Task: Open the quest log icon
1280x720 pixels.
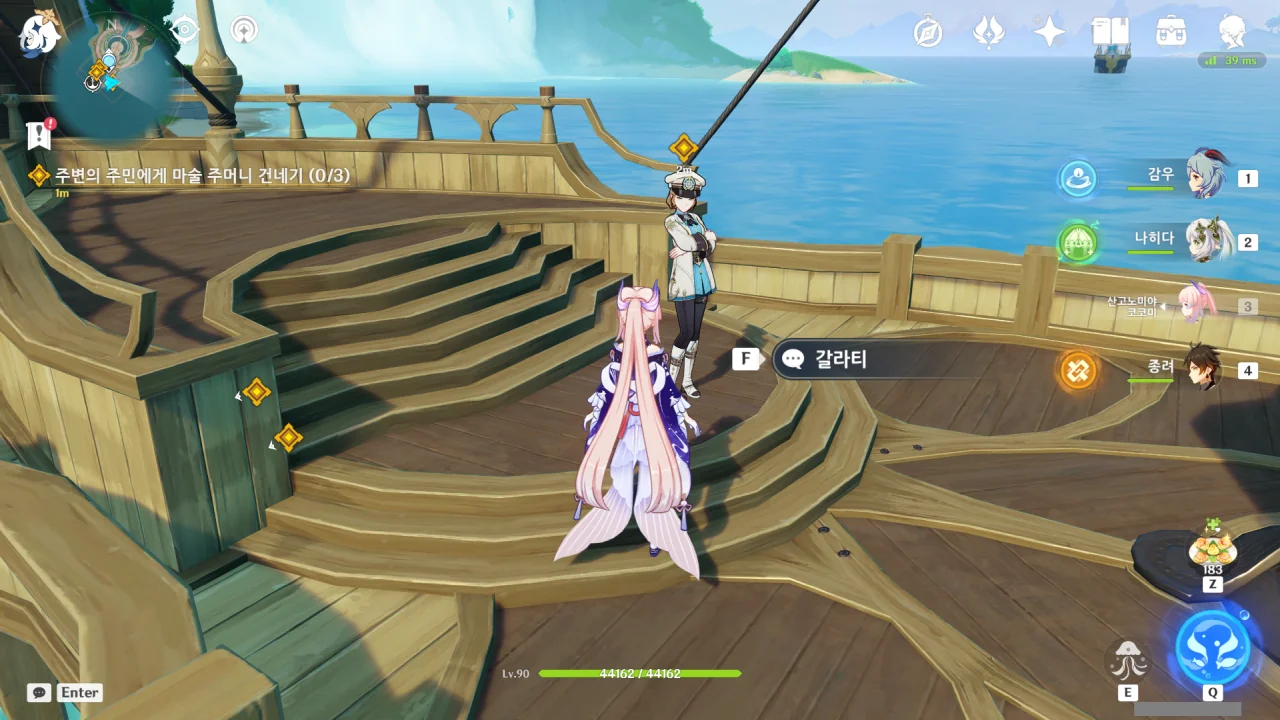Action: (40, 133)
